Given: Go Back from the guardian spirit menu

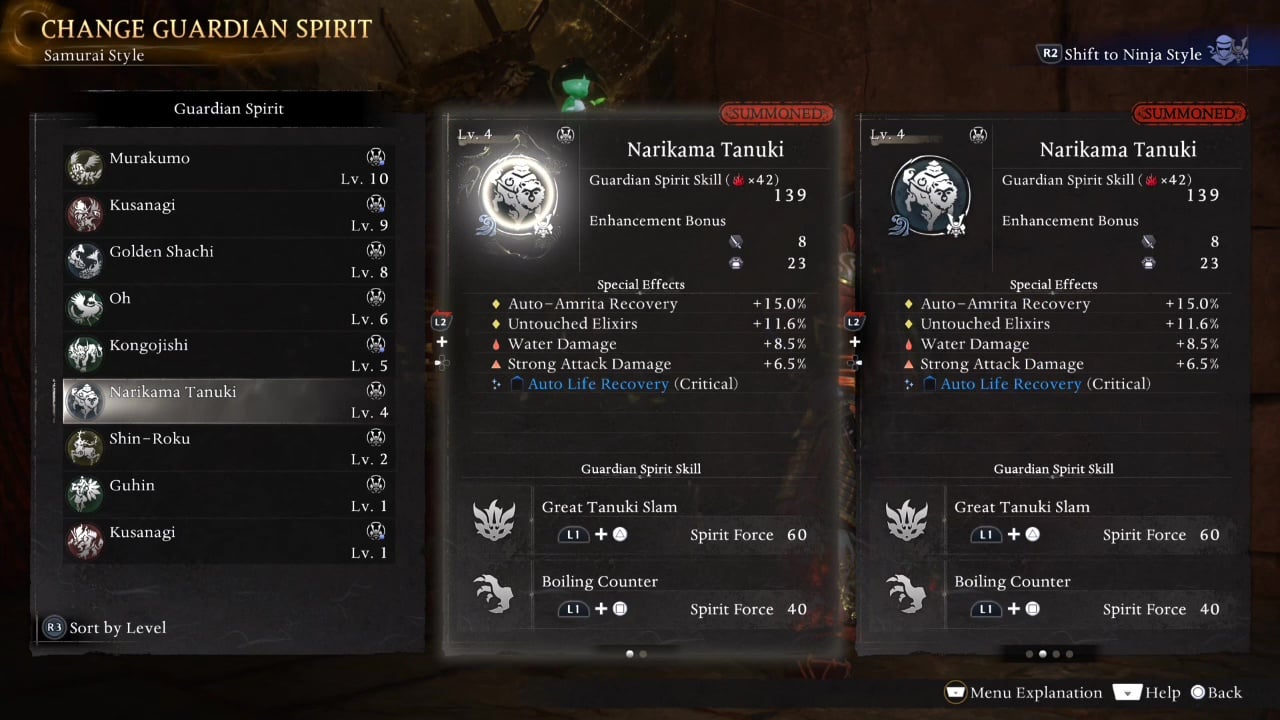Looking at the screenshot, I should pyautogui.click(x=1215, y=692).
